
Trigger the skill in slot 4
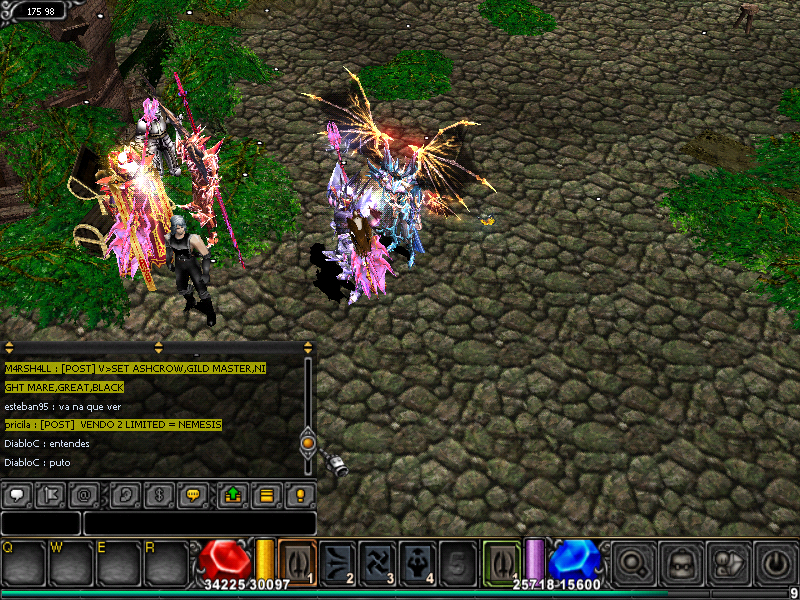pyautogui.click(x=418, y=560)
